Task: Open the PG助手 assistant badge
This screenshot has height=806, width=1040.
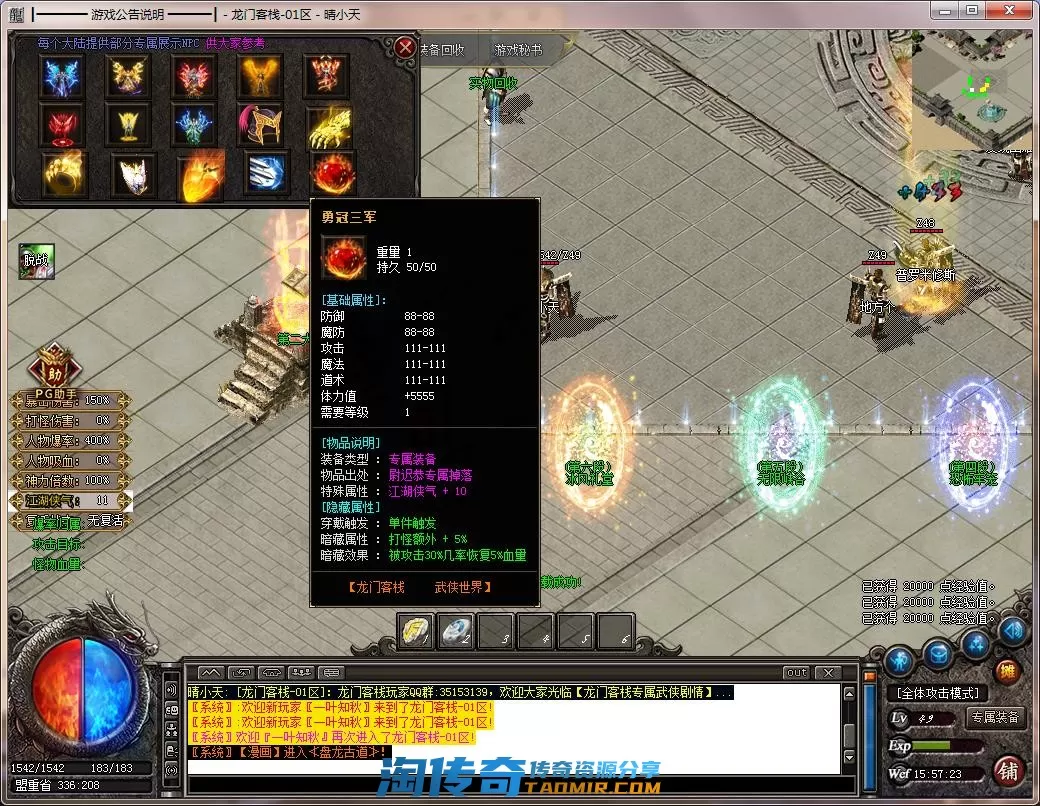Action: [x=56, y=366]
